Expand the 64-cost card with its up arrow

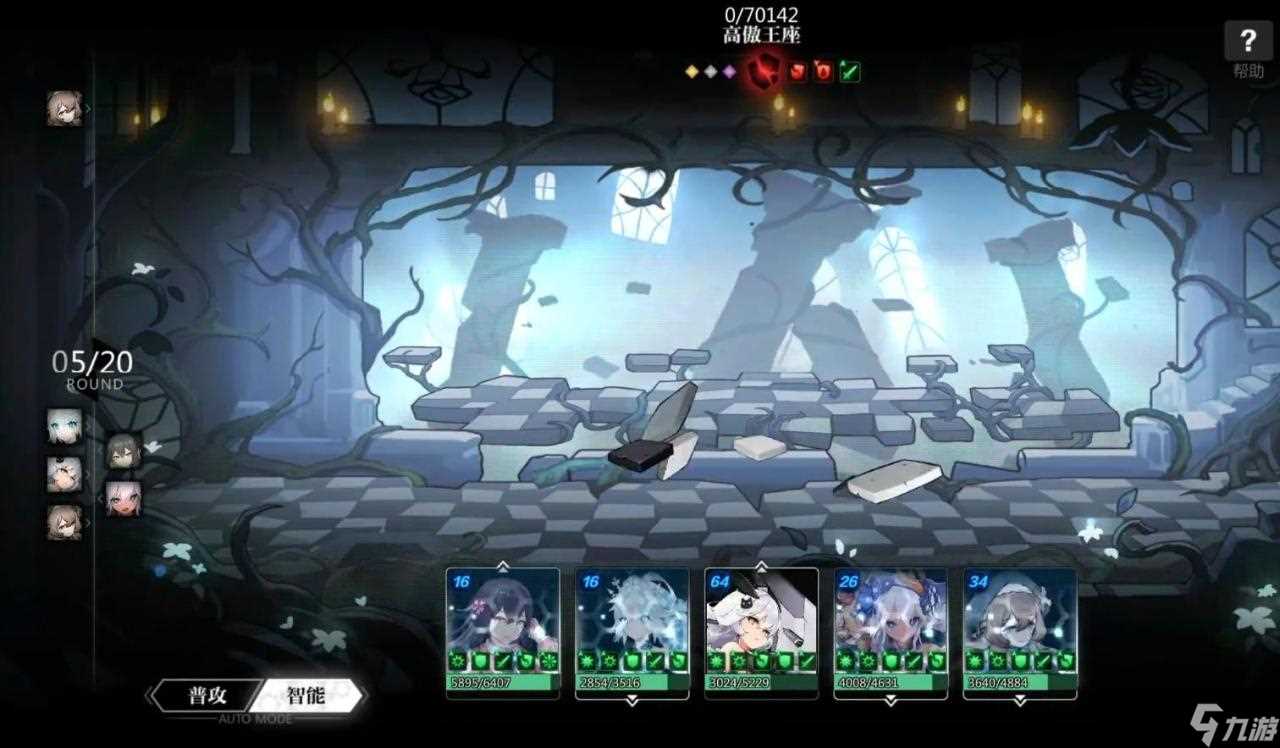761,566
